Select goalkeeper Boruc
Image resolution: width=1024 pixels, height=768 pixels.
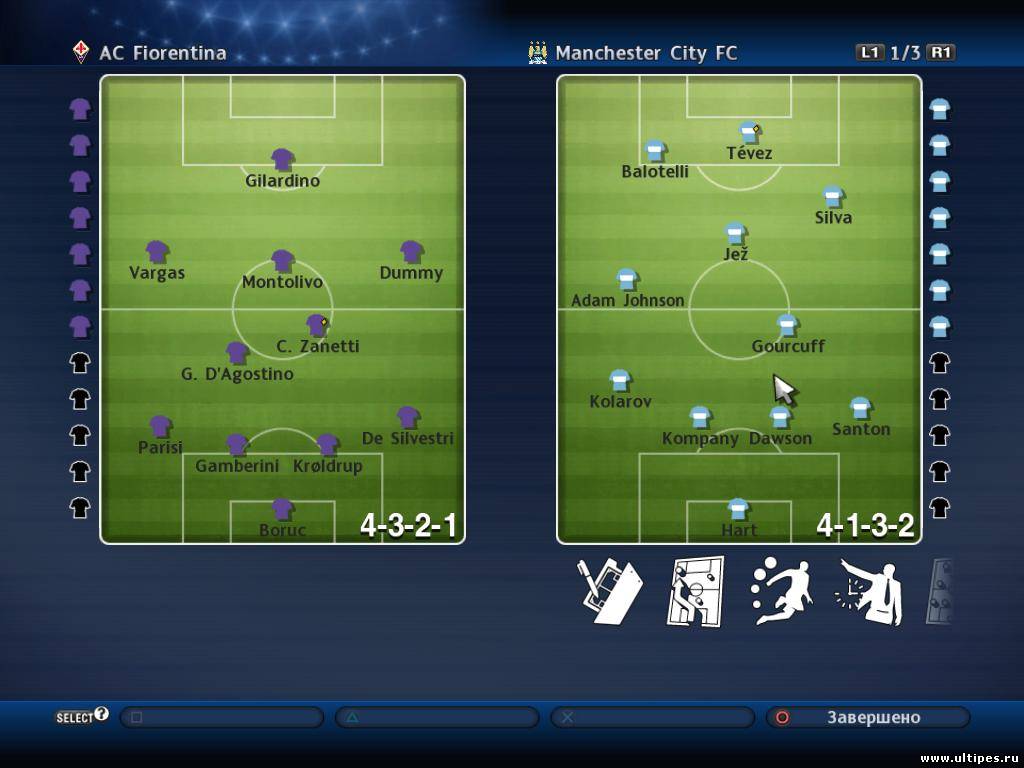click(x=283, y=510)
